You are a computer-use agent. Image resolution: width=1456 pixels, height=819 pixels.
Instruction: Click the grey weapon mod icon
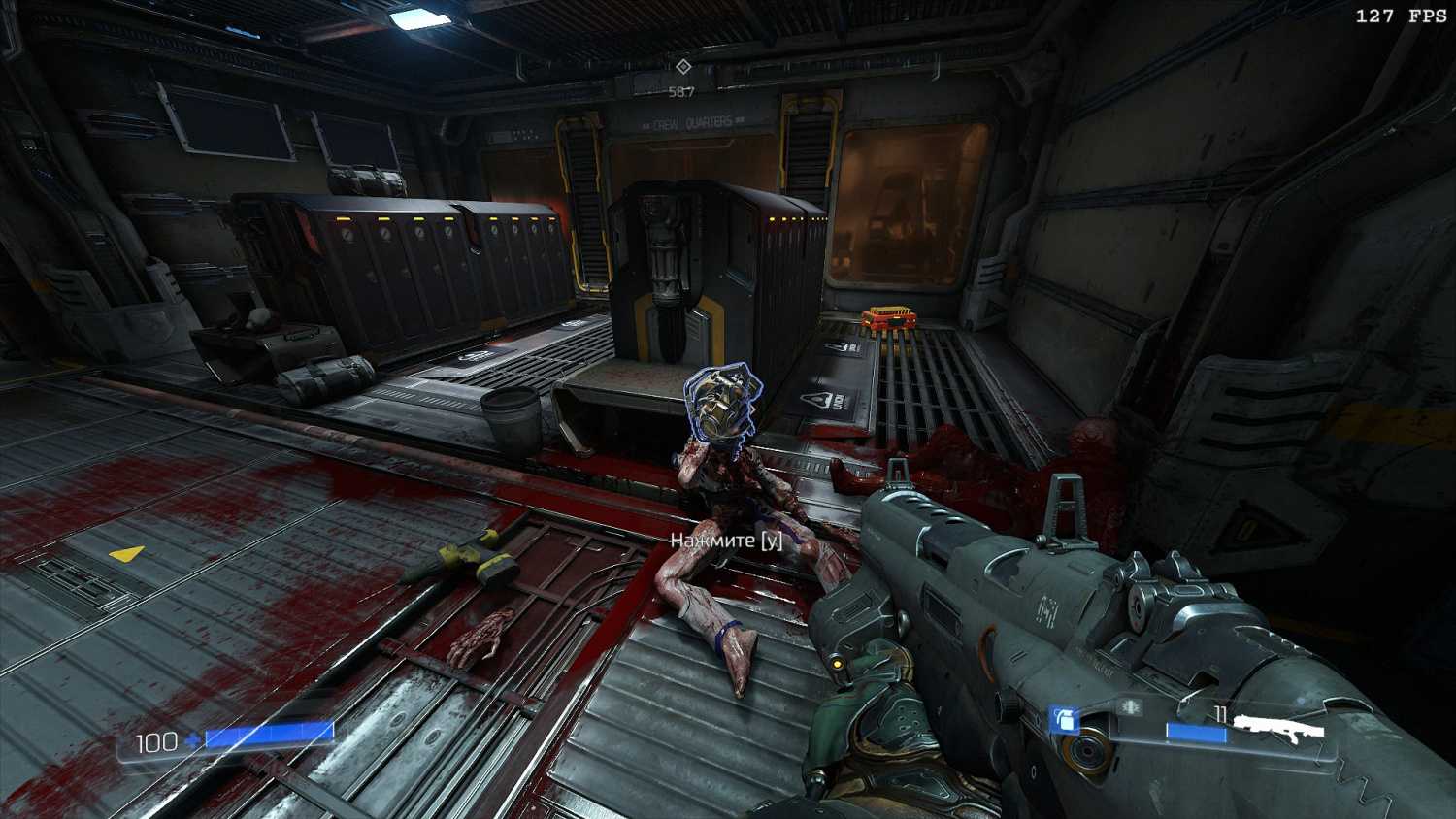point(1130,707)
